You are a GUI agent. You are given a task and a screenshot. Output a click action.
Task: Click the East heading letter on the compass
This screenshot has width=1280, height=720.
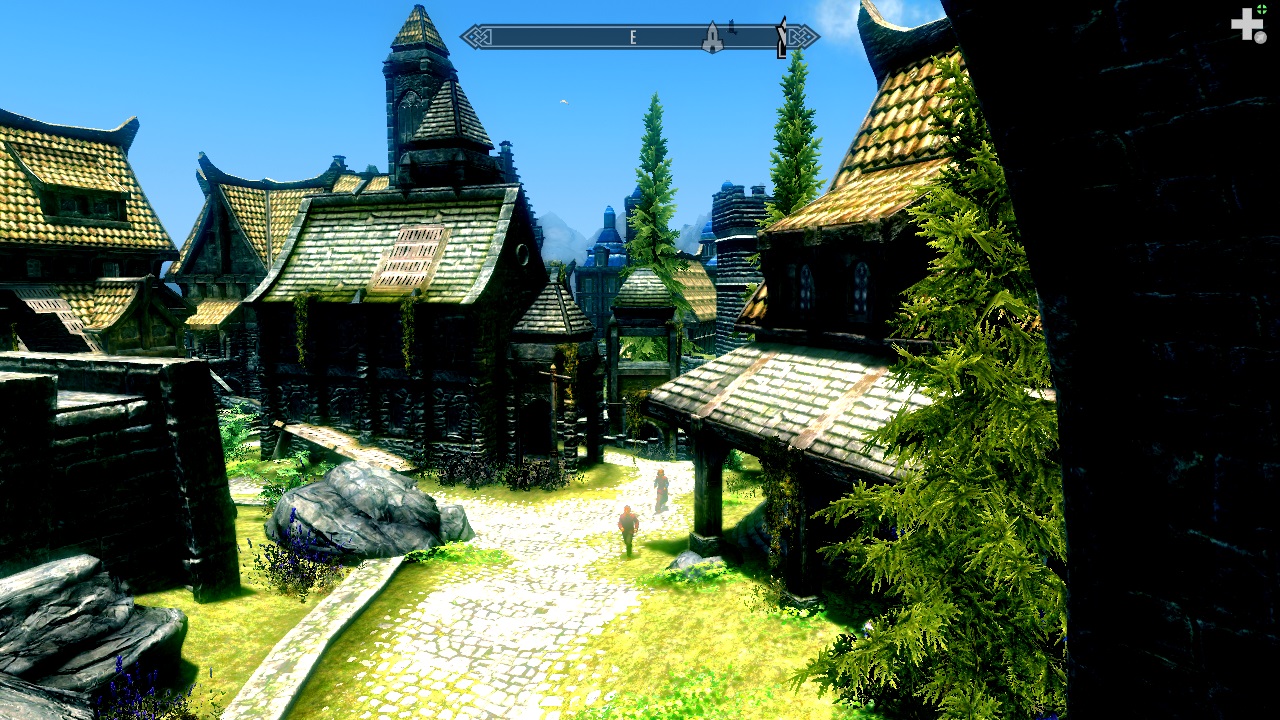633,38
